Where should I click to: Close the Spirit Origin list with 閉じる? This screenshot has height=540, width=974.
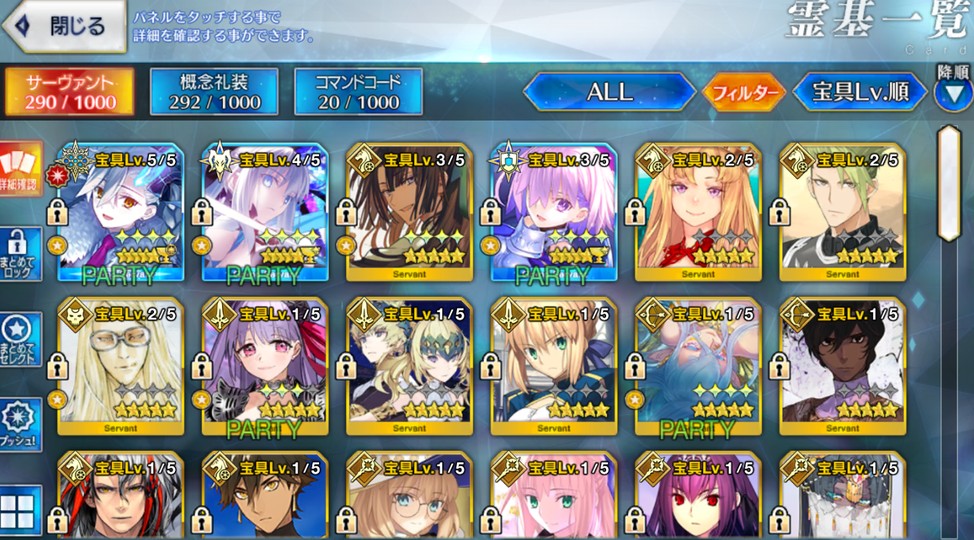pos(66,27)
